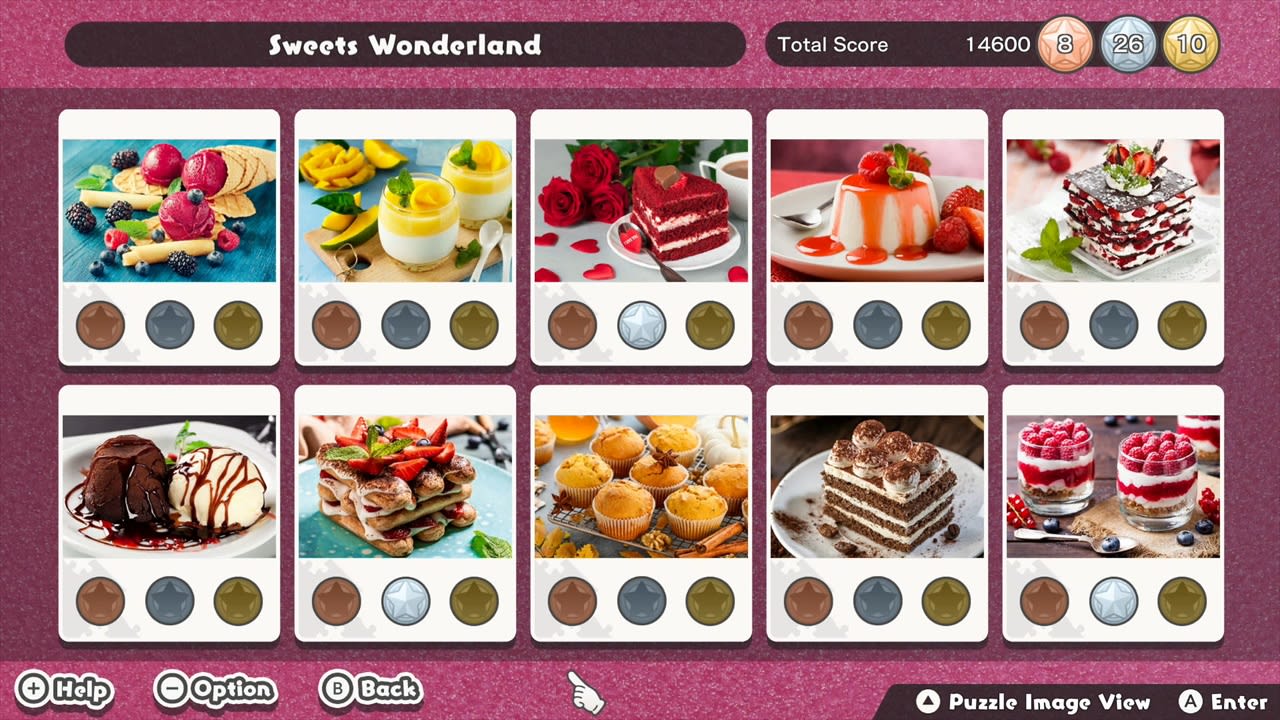The height and width of the screenshot is (720, 1280).
Task: Click the Back button
Action: tap(370, 690)
